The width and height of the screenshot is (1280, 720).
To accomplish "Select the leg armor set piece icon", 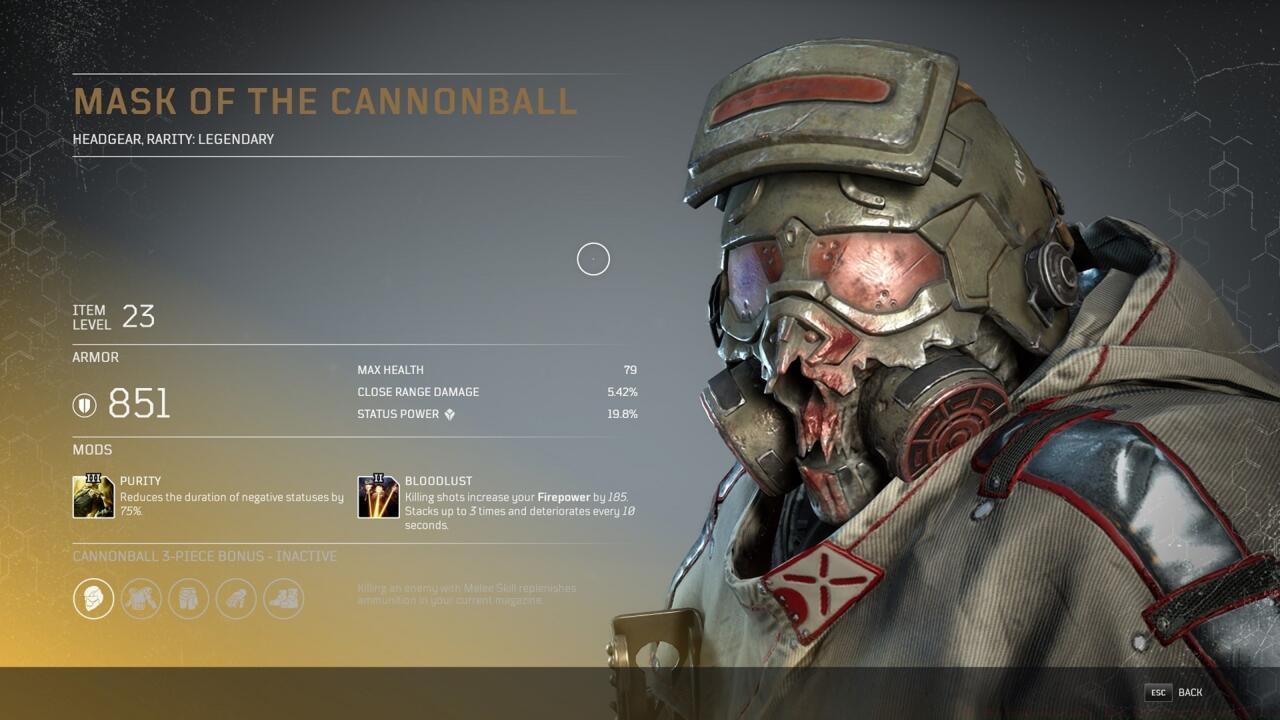I will [188, 600].
